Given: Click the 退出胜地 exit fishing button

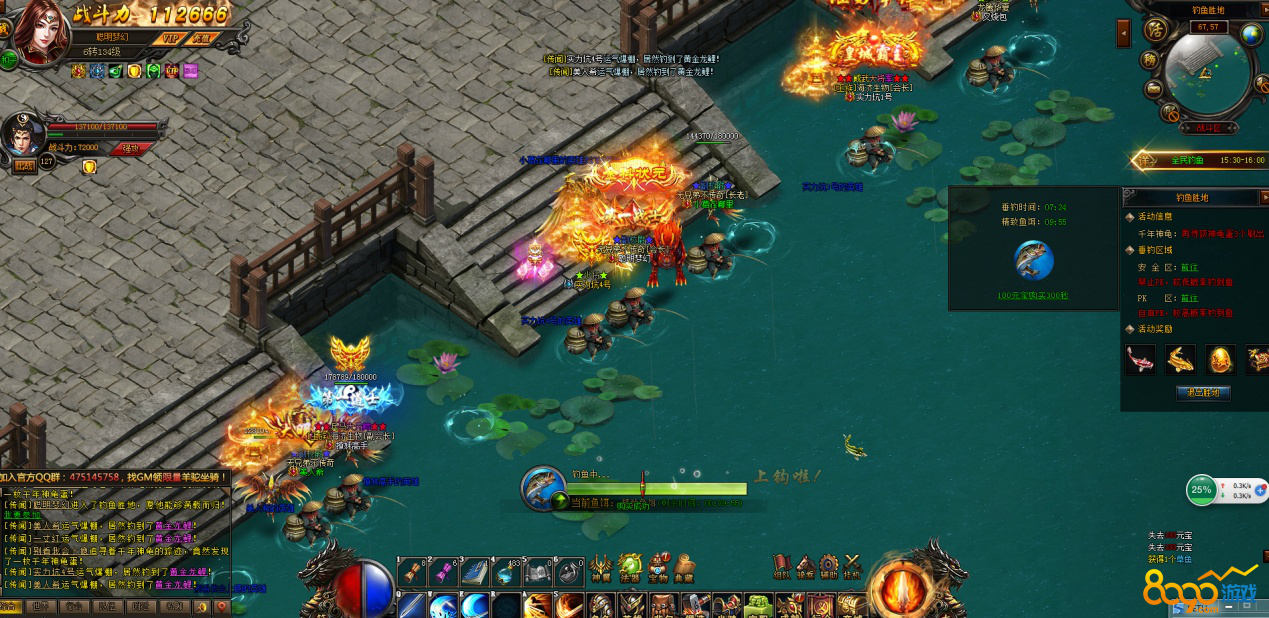Looking at the screenshot, I should (x=1202, y=392).
